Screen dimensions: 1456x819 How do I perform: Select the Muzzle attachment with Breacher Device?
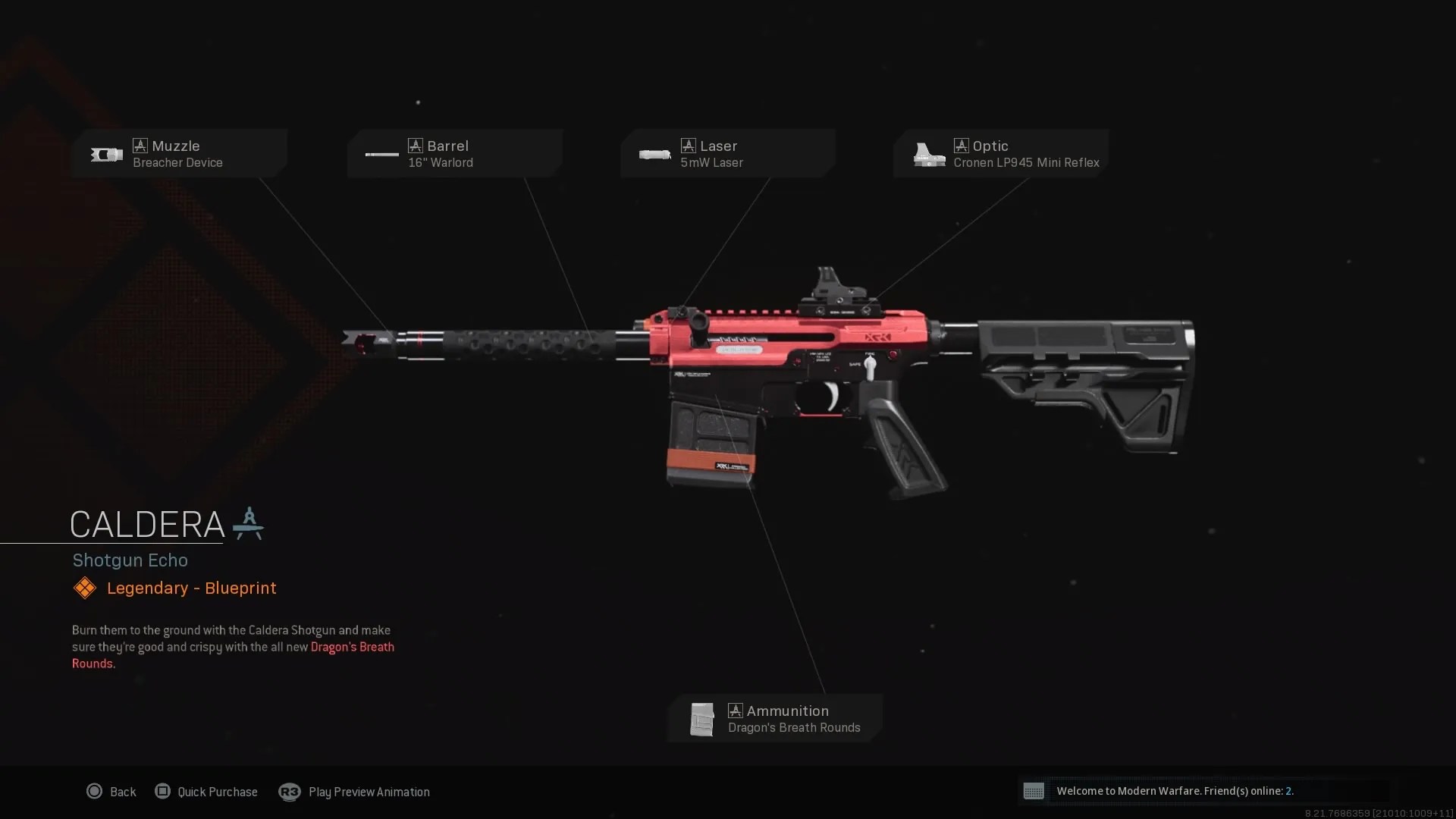[x=179, y=154]
